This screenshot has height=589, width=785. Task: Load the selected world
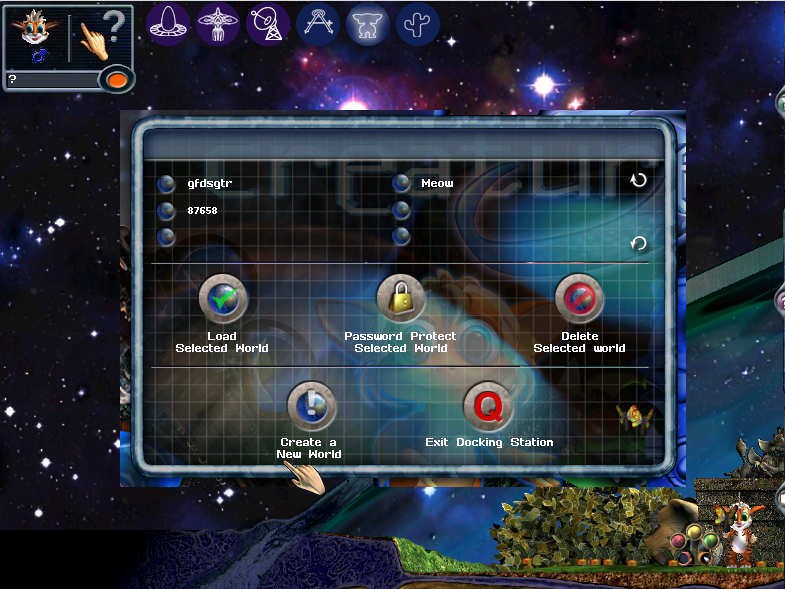click(222, 298)
